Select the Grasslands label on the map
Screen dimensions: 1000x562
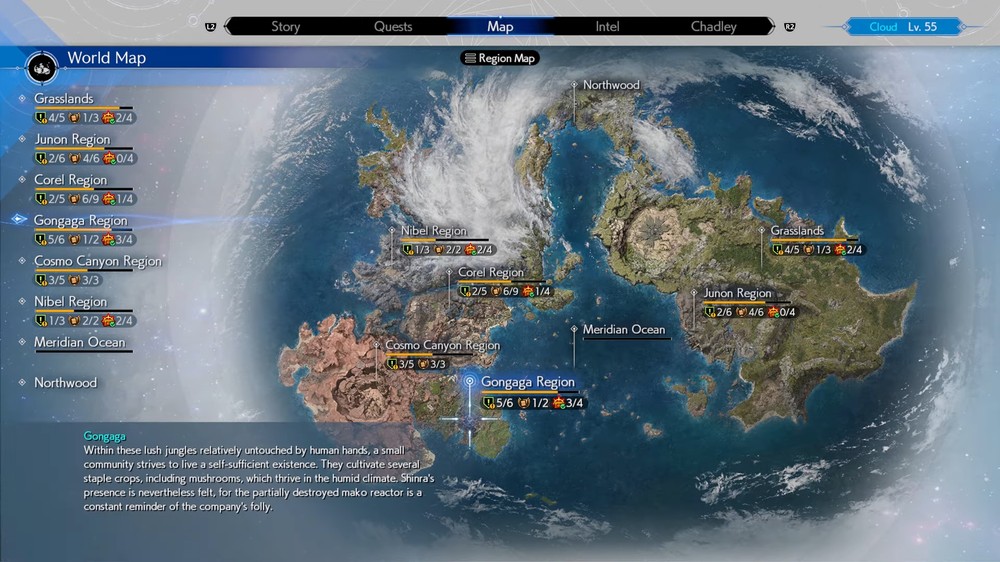coord(797,231)
